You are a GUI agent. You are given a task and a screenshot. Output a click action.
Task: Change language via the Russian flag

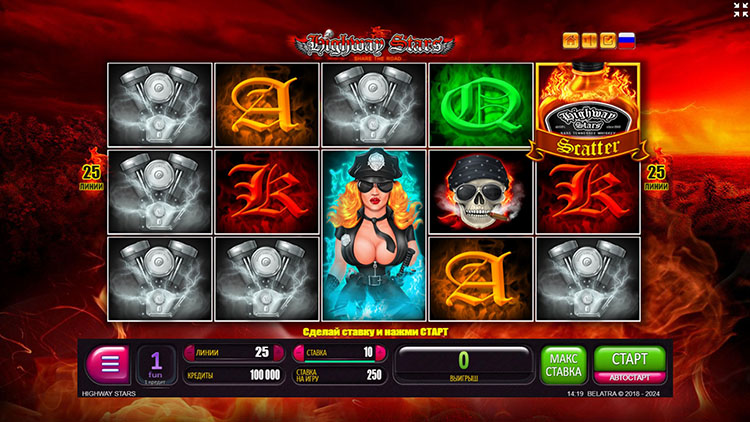pos(627,41)
